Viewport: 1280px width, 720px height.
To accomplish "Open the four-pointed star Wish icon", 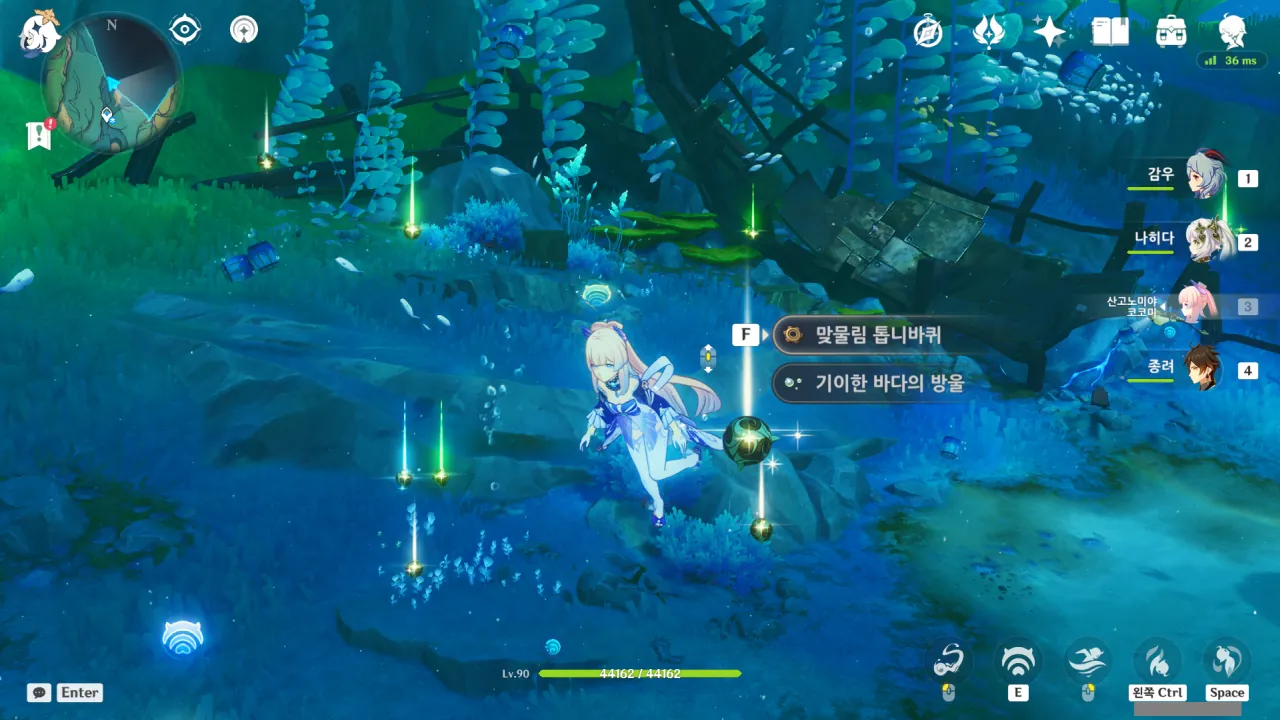I will pos(1049,32).
